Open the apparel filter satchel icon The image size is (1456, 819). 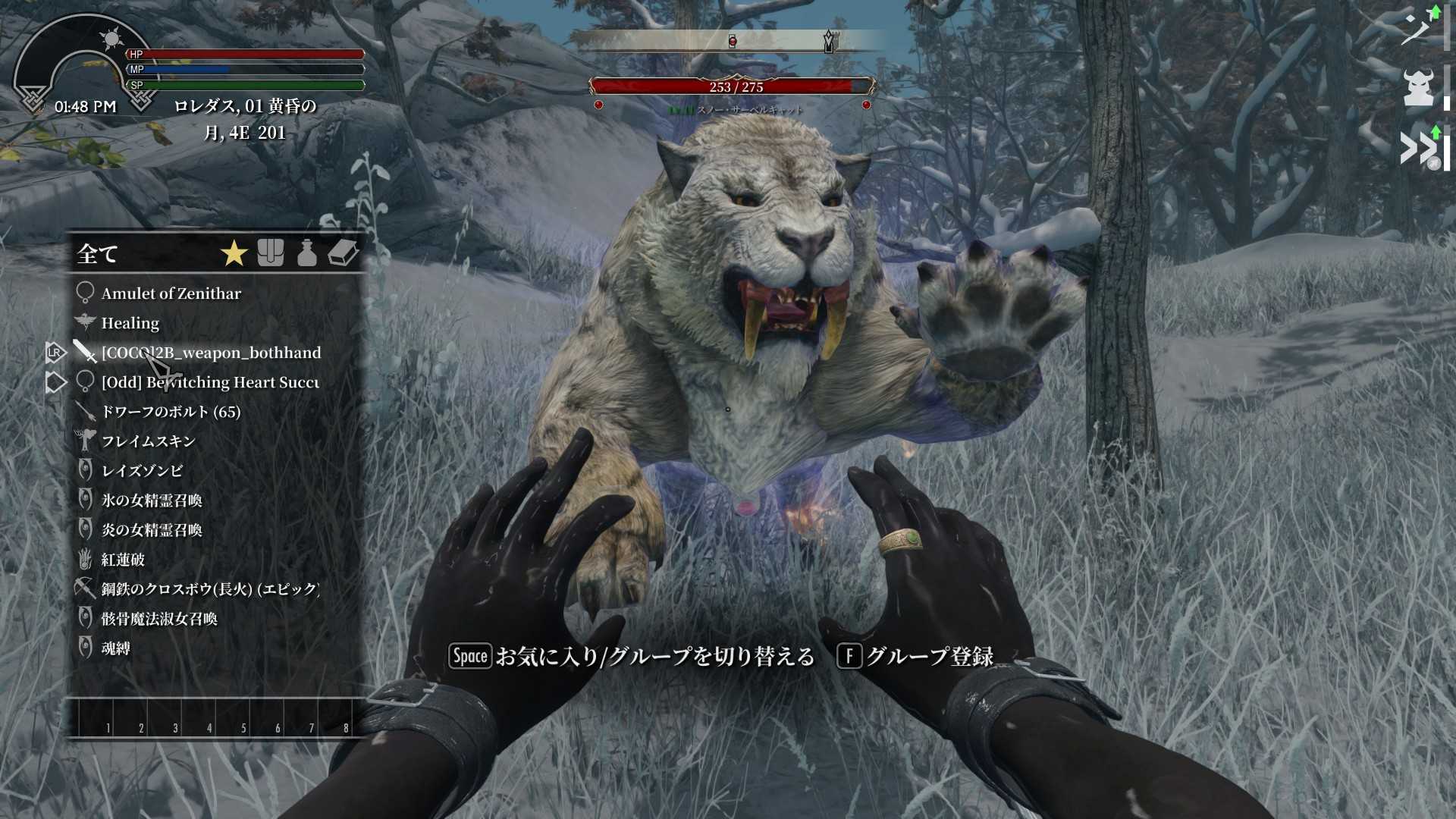(x=271, y=253)
